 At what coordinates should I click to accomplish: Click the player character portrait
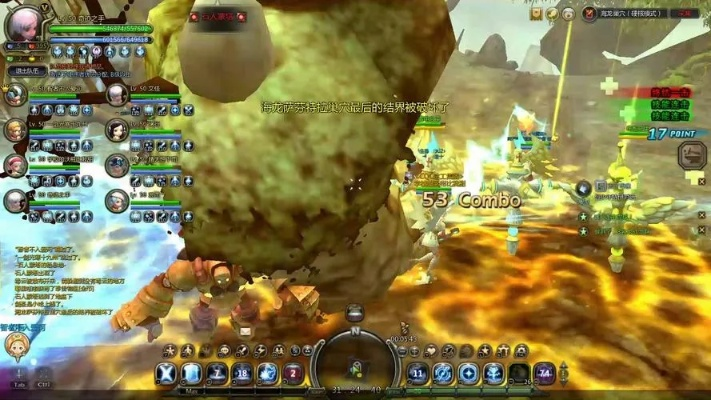click(x=22, y=24)
